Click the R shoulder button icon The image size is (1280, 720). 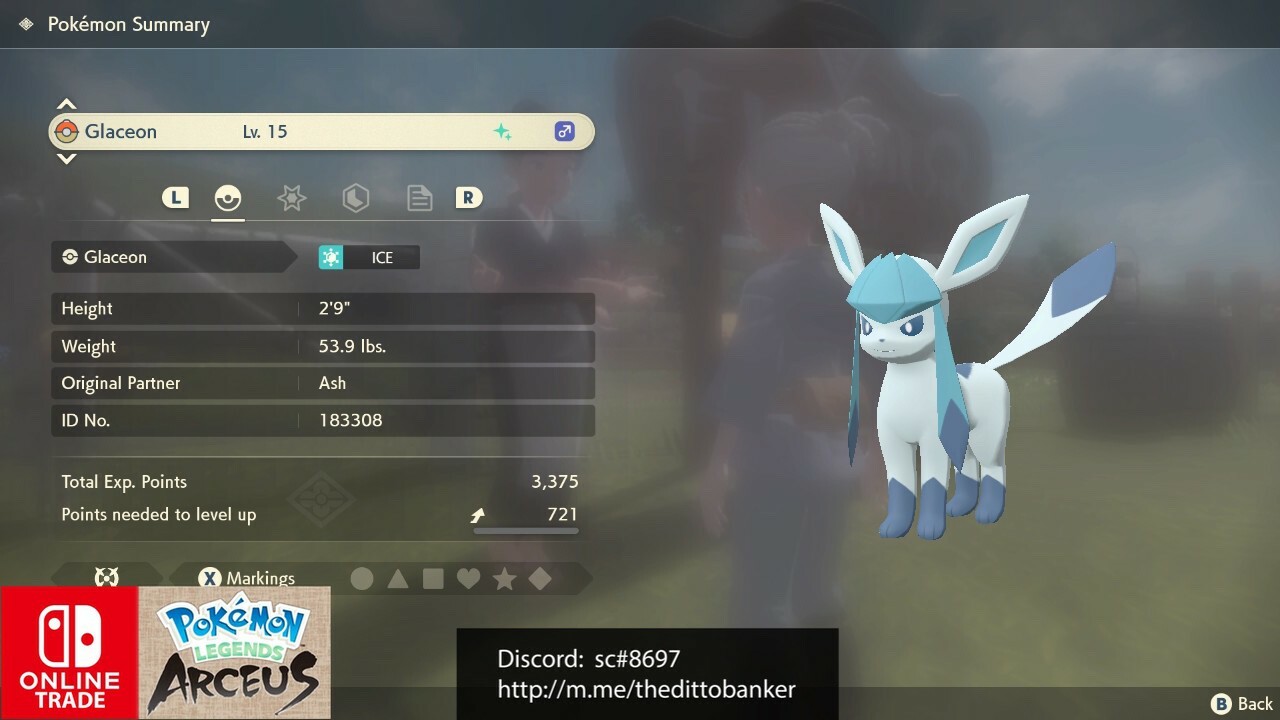coord(468,197)
